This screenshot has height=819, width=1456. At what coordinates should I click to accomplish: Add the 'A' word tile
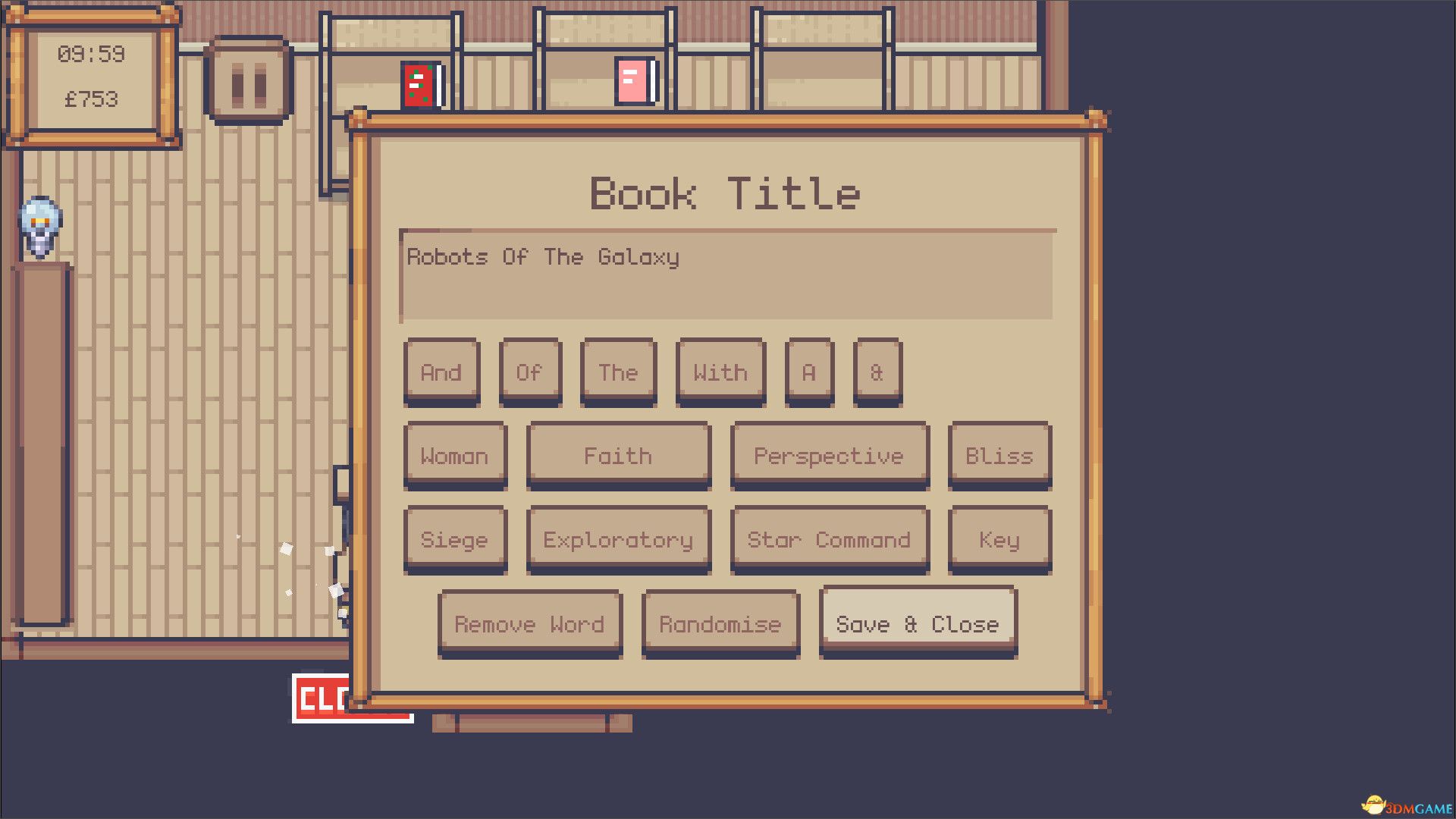[808, 372]
